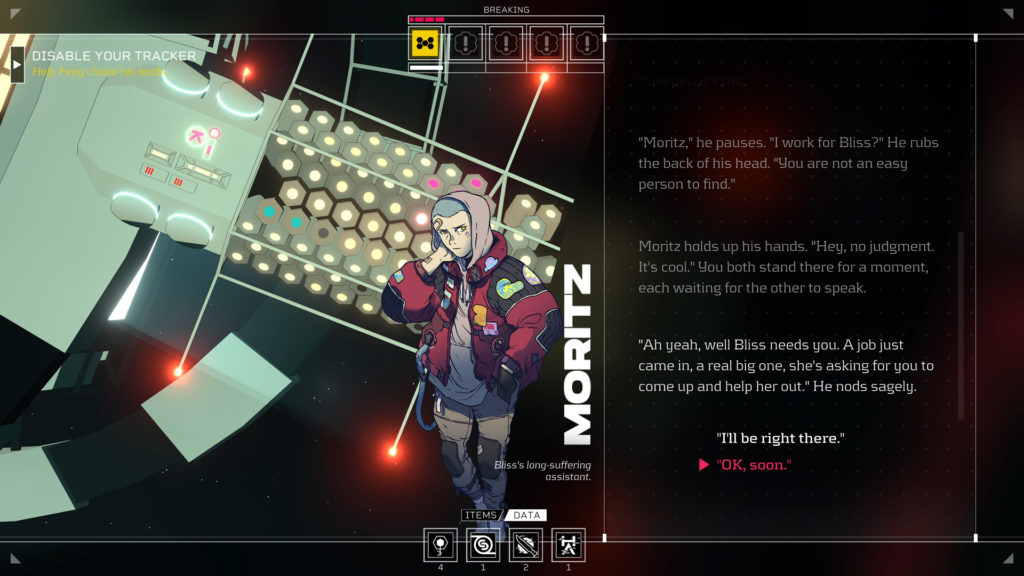
Task: Select the scaffold-frame item slot
Action: coord(568,546)
